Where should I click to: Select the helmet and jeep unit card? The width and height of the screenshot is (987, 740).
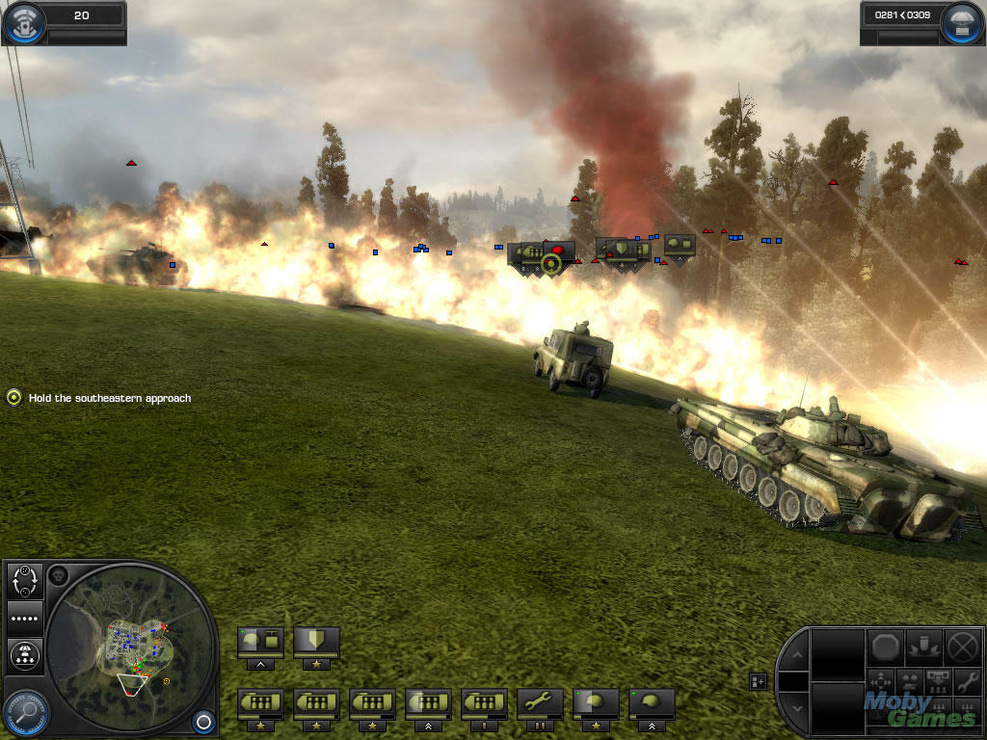[x=260, y=641]
